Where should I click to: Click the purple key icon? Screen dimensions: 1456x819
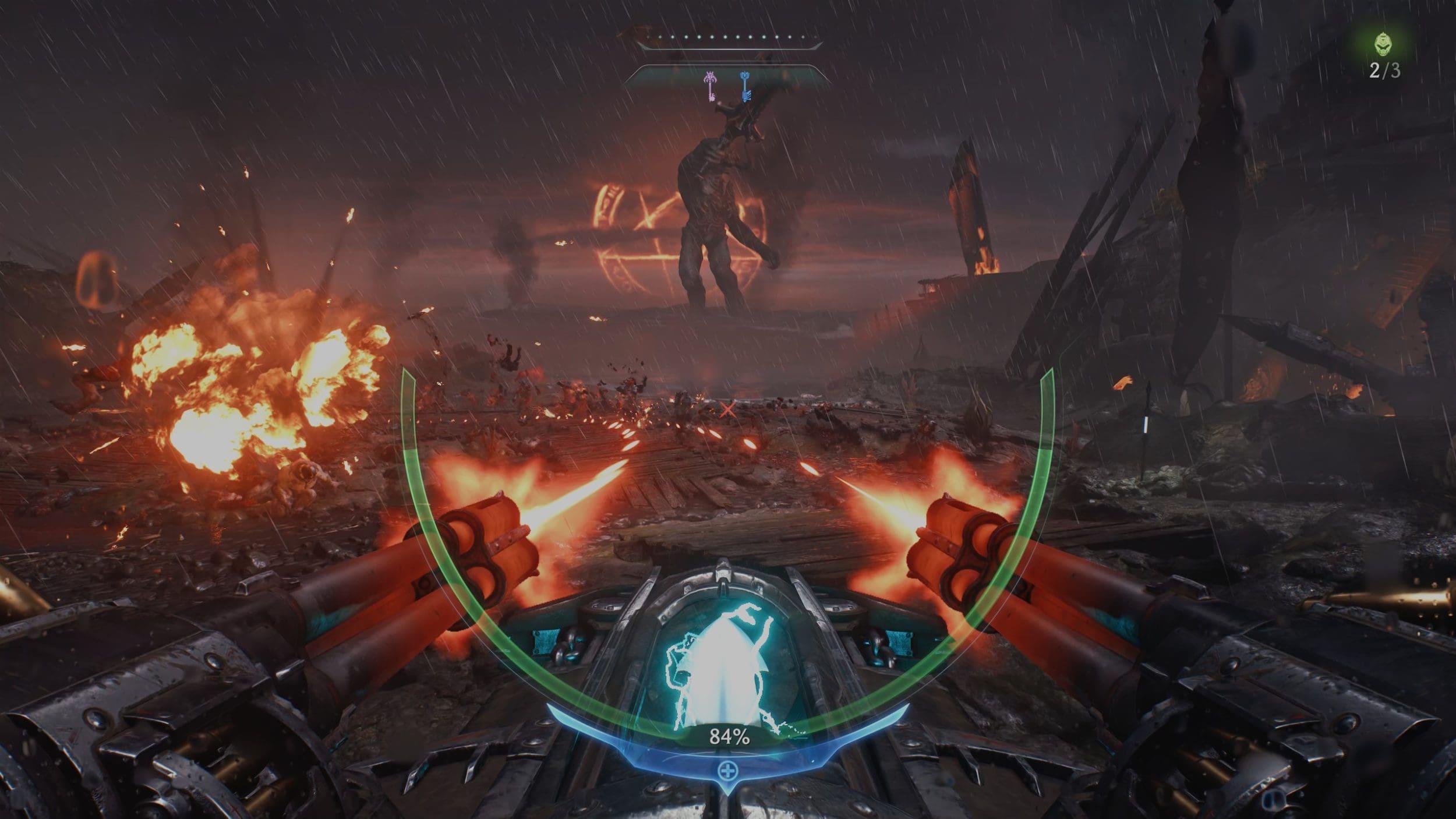(710, 86)
